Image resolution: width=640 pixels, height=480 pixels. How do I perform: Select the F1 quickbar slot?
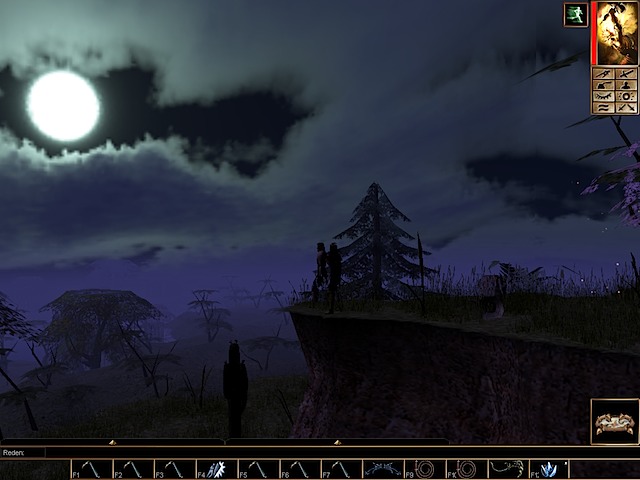pos(90,469)
